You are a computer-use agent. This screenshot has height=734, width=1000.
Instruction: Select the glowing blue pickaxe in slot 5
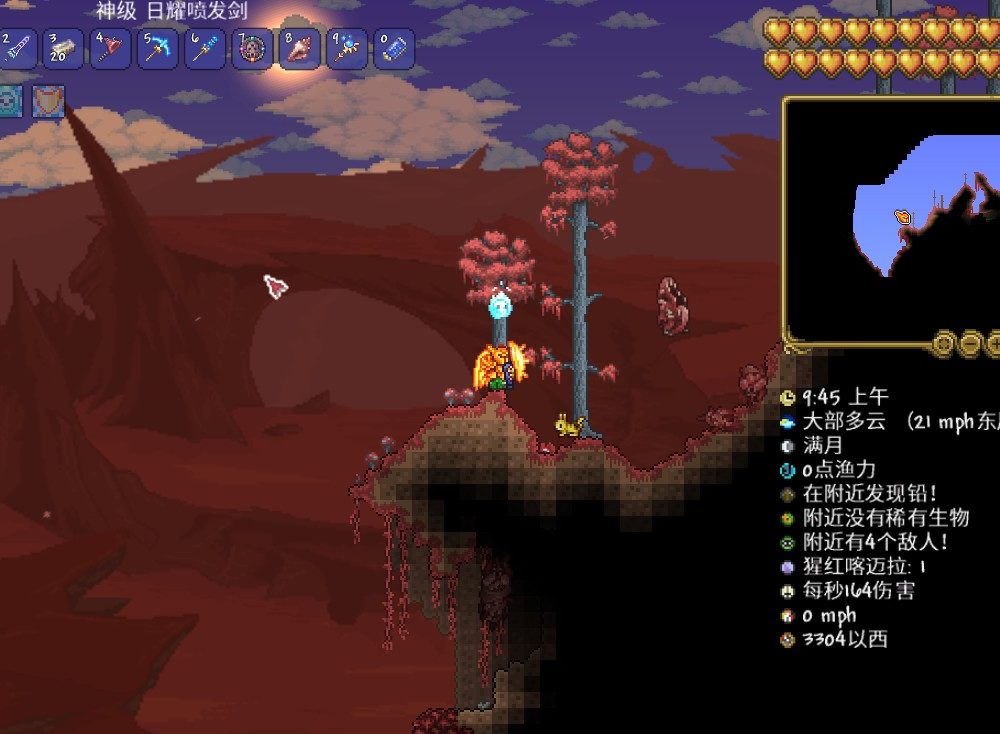pyautogui.click(x=158, y=48)
